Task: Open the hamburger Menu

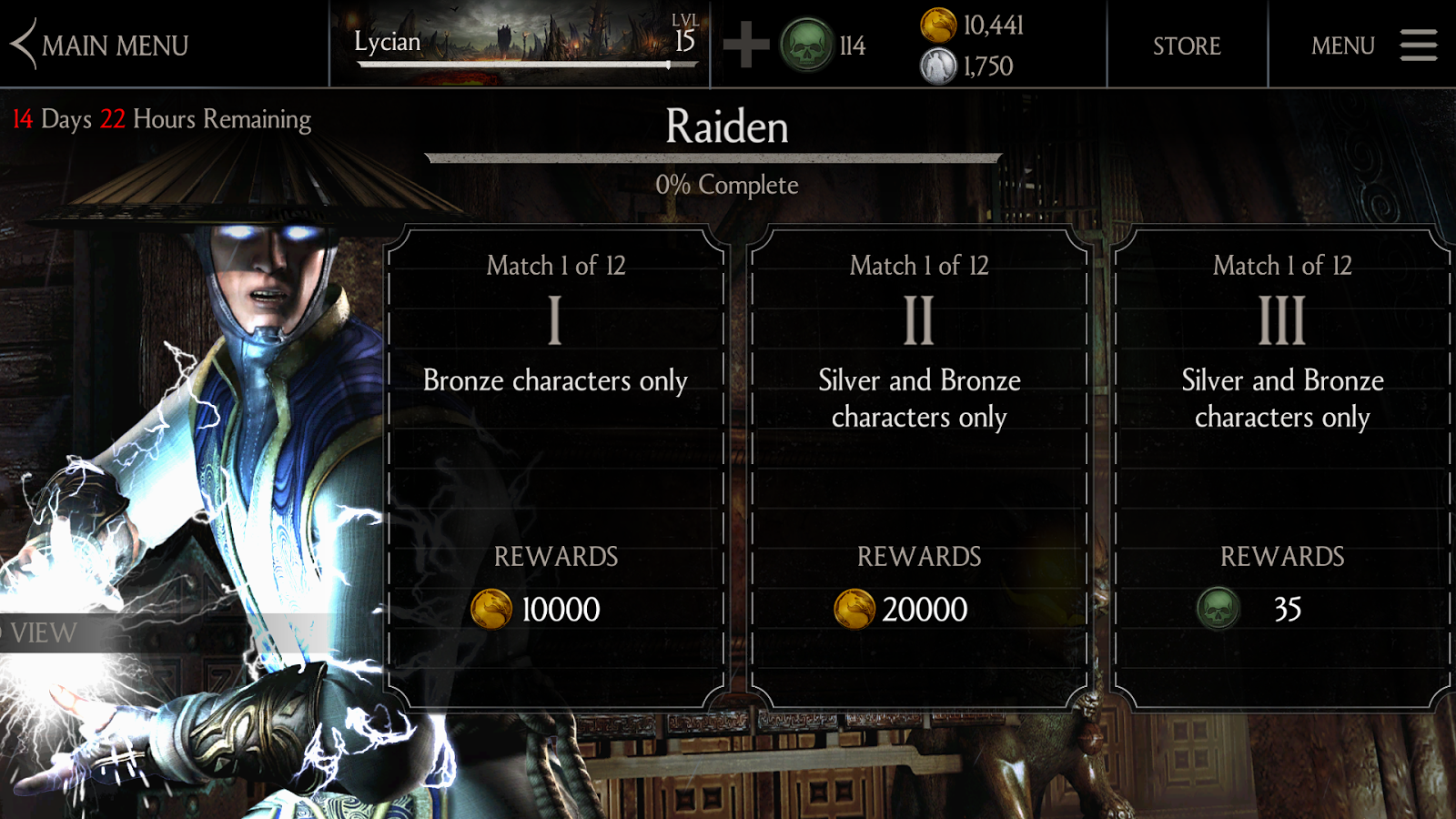Action: [1374, 45]
